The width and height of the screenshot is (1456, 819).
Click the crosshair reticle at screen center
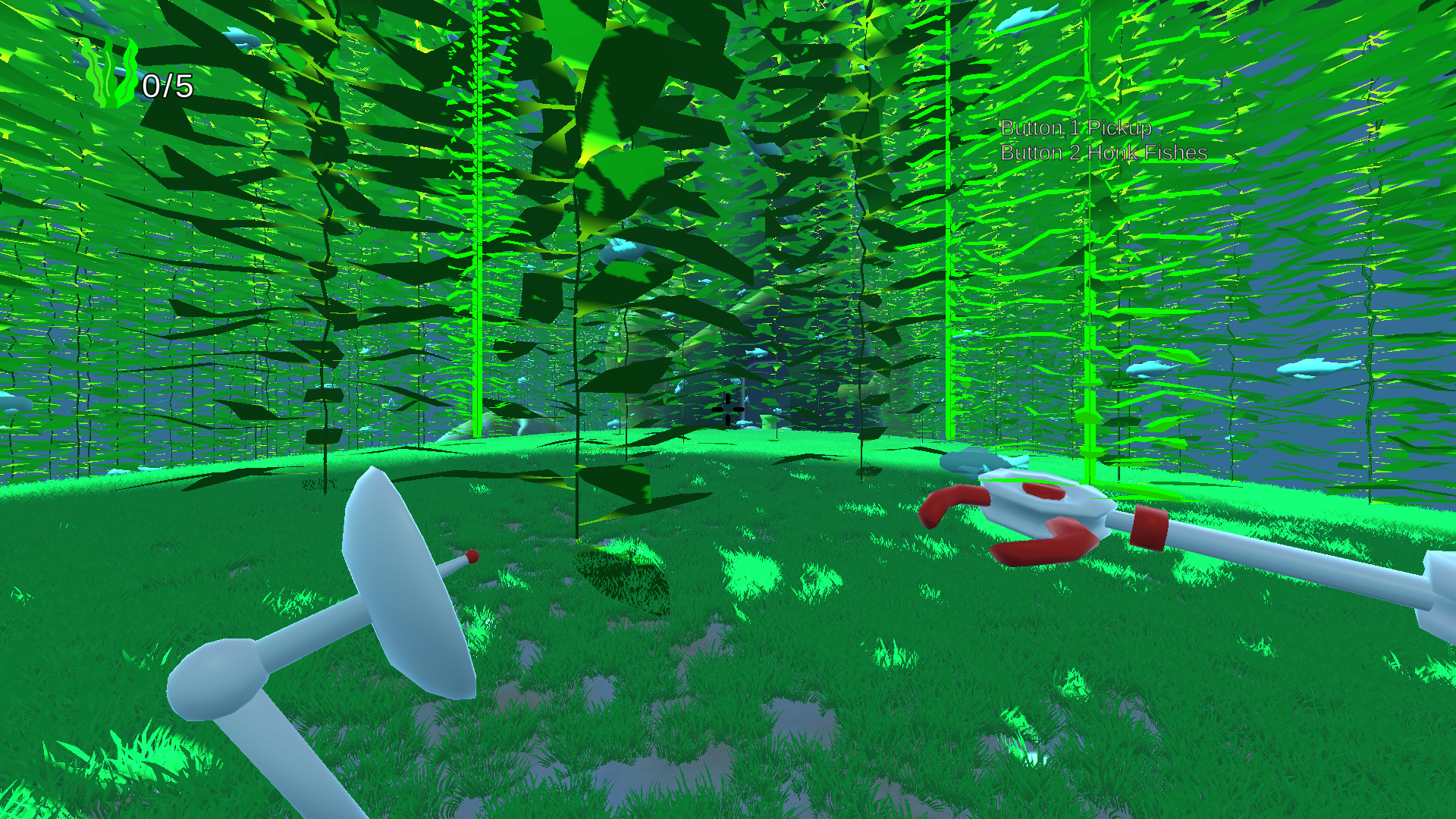pos(726,410)
